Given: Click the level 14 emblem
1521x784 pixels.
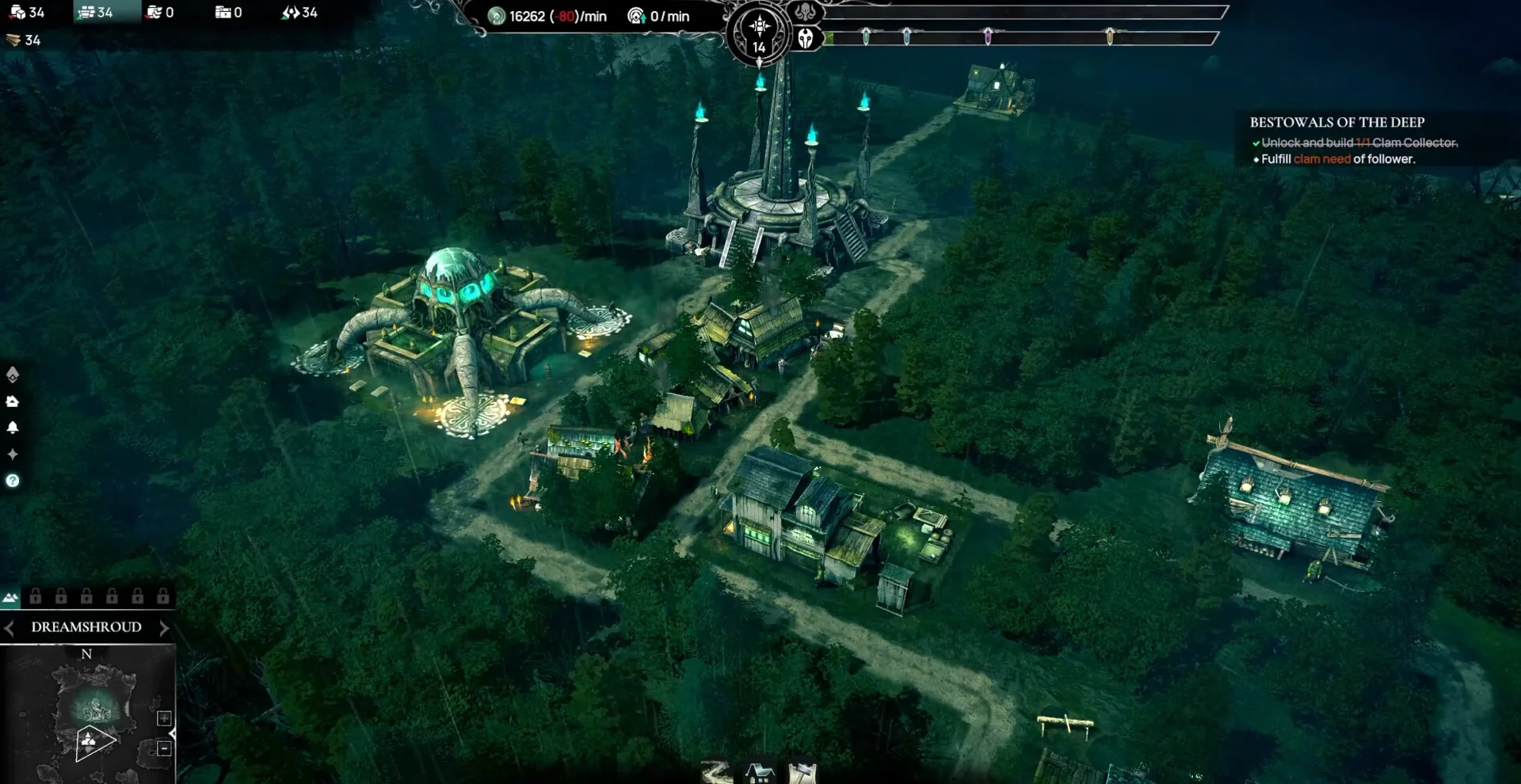Looking at the screenshot, I should [x=759, y=35].
